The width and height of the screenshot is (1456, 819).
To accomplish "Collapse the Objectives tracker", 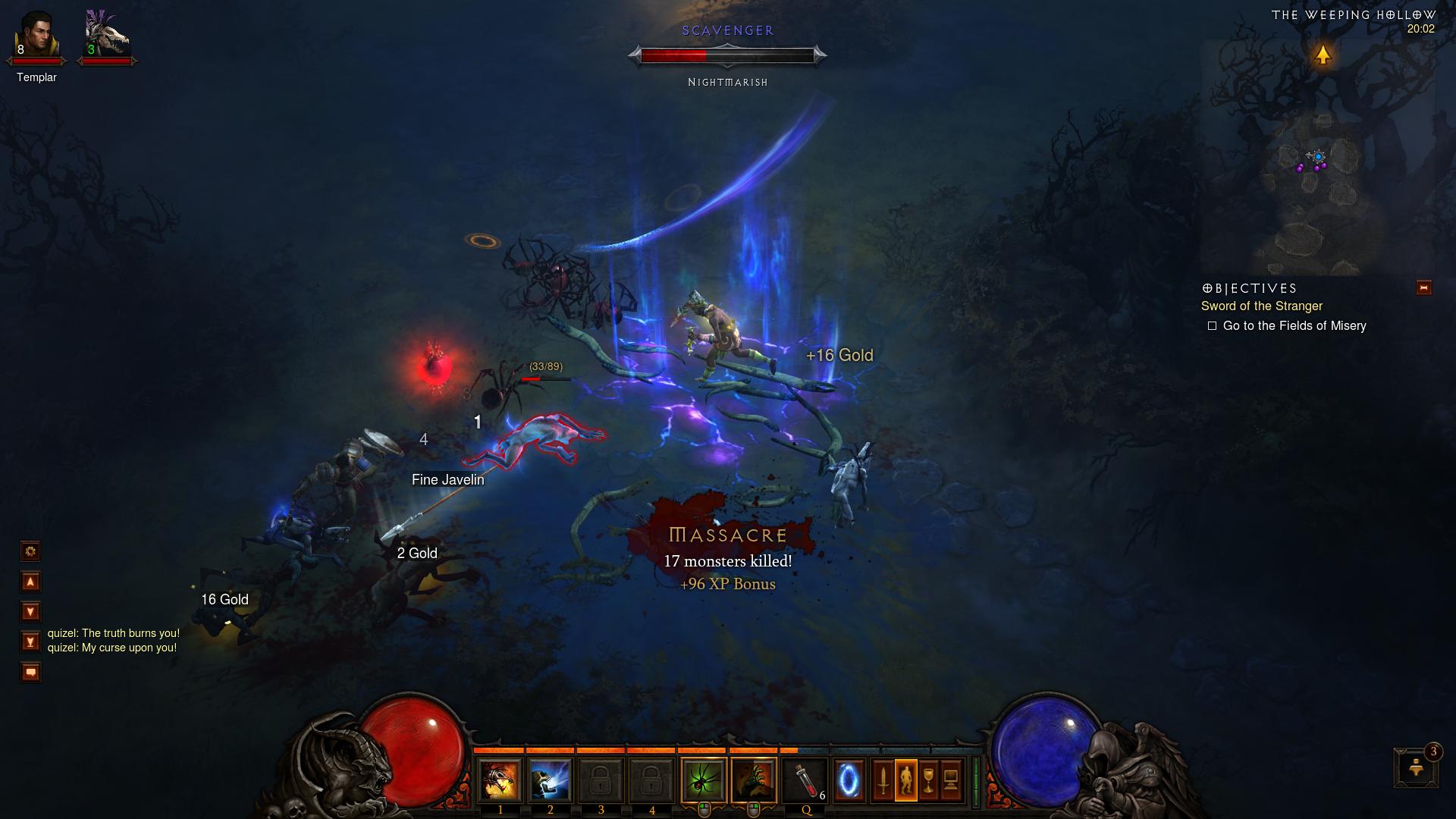I will (1423, 288).
